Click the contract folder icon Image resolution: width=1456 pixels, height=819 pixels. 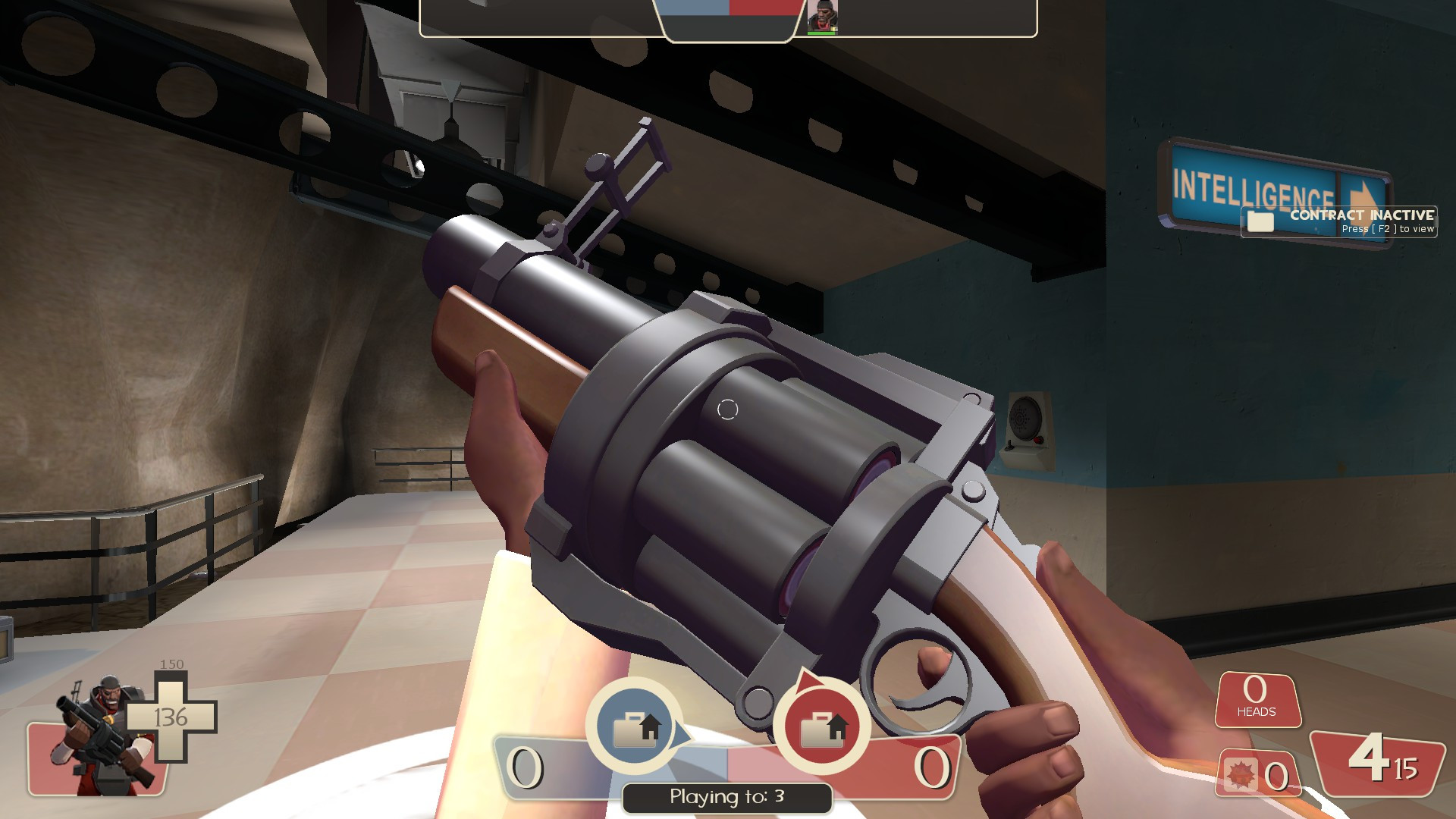[1260, 221]
